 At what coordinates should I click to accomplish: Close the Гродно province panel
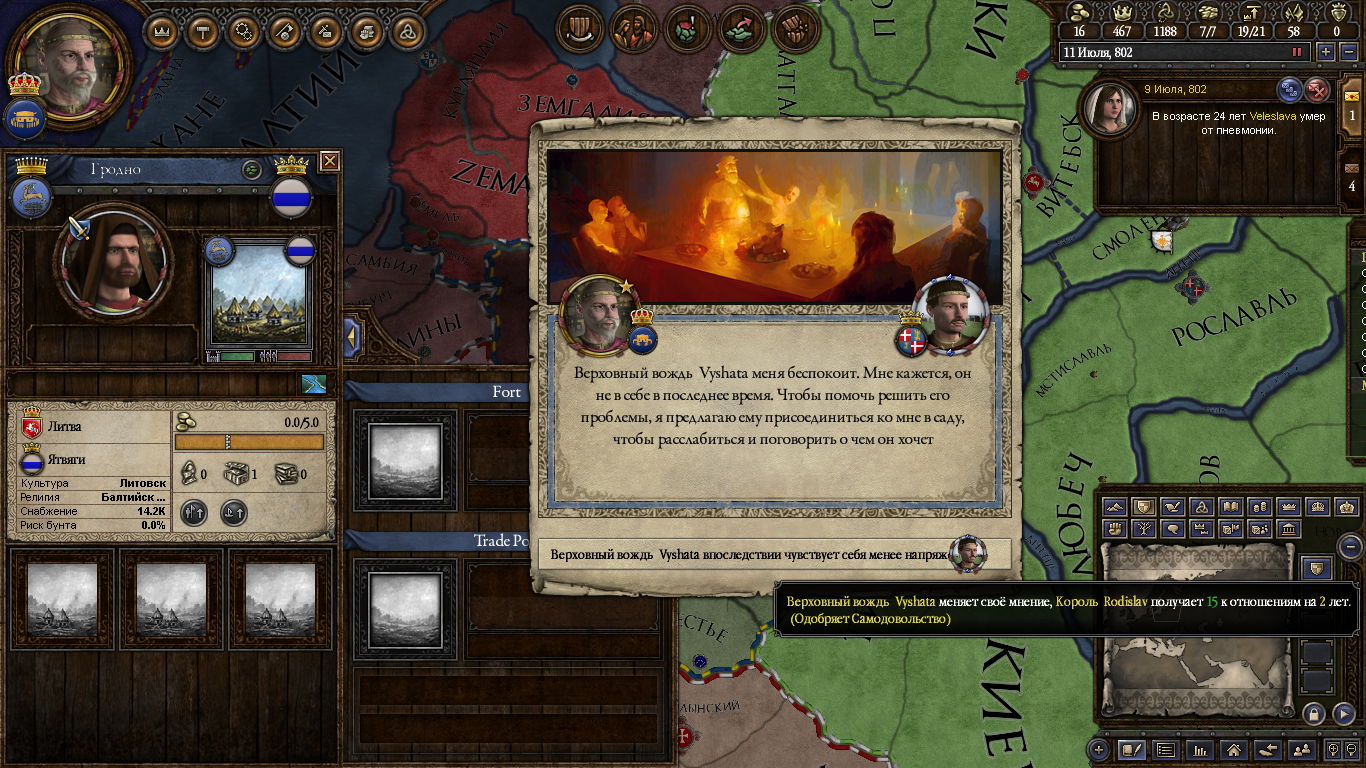[329, 161]
